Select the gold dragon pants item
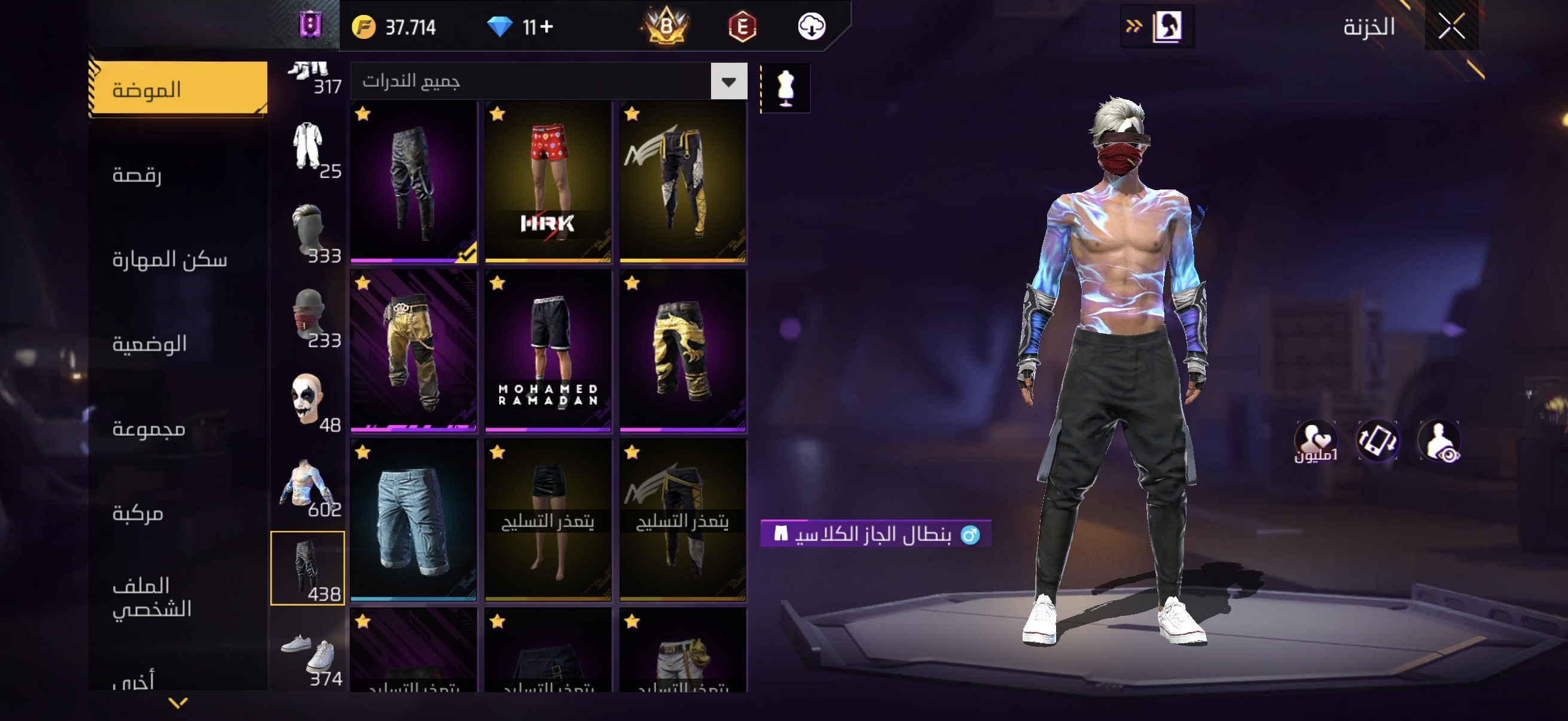Screen dimensions: 1568x721 [682, 351]
